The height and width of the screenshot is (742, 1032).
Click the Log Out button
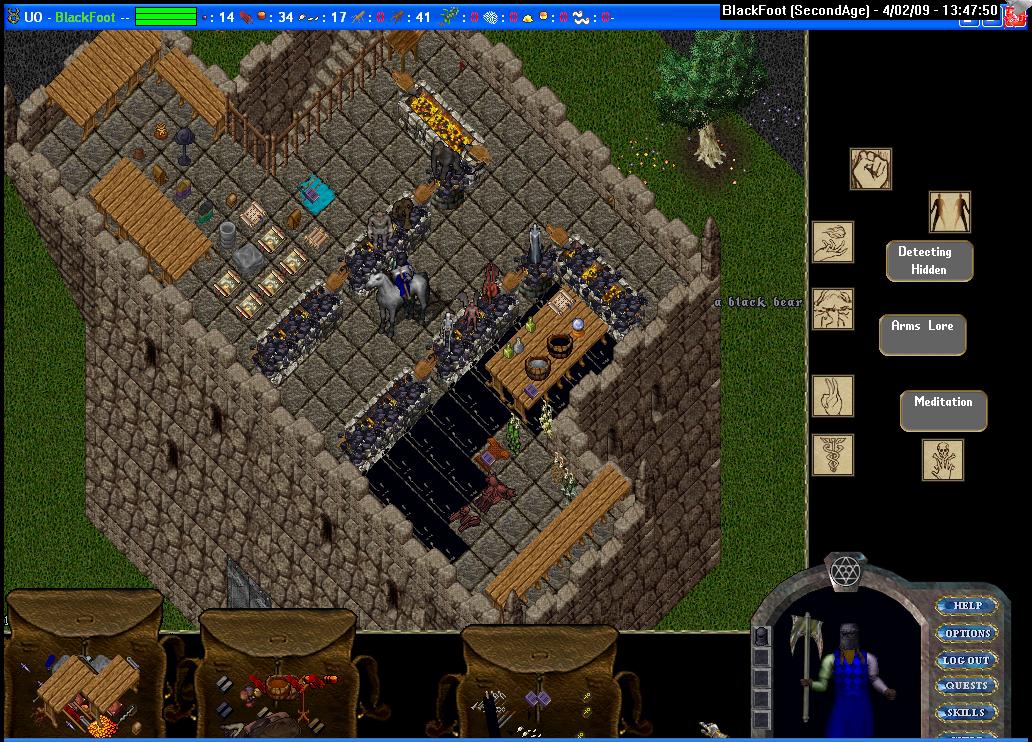[x=966, y=660]
